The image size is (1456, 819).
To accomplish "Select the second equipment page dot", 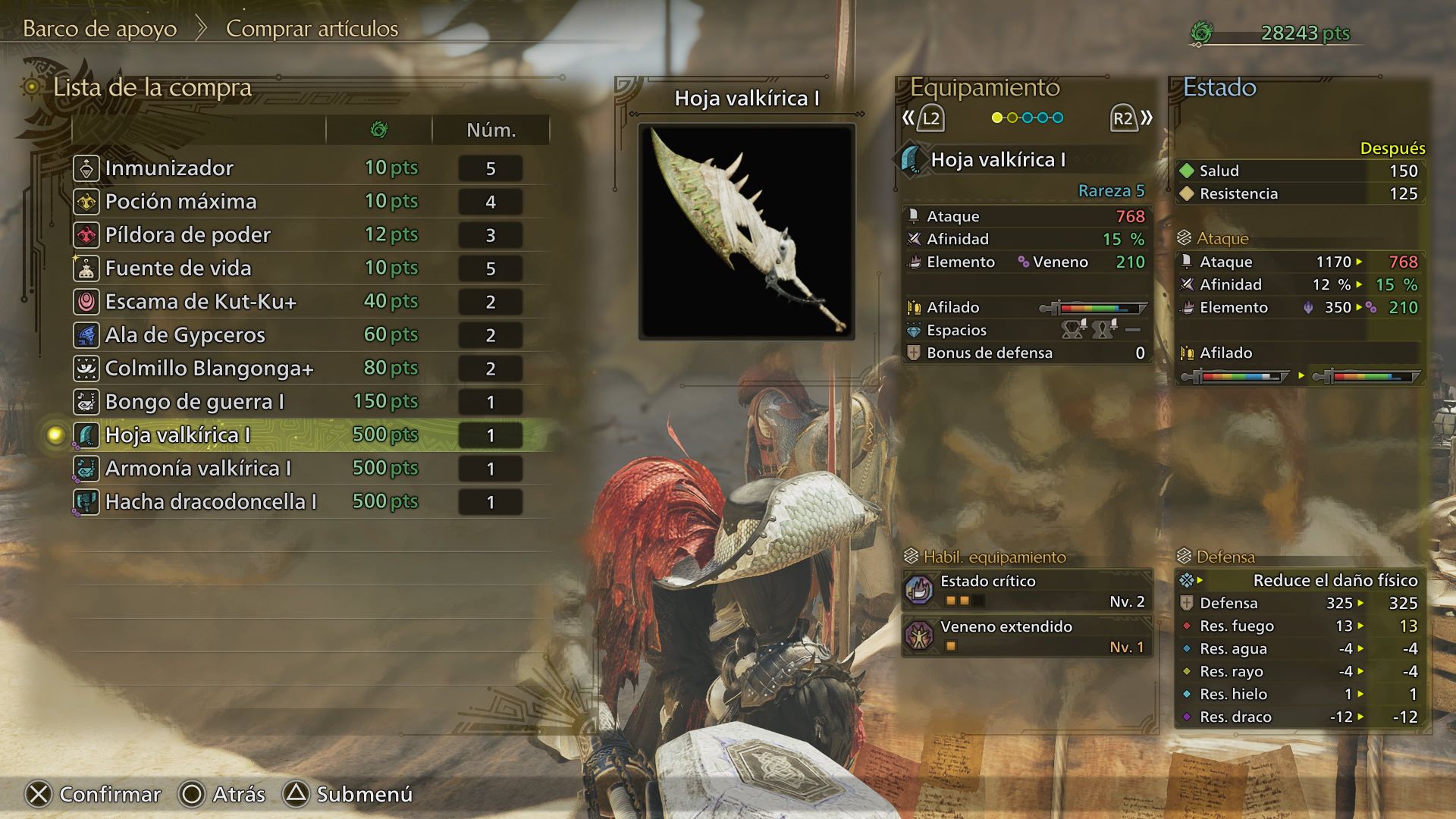I will point(1014,119).
